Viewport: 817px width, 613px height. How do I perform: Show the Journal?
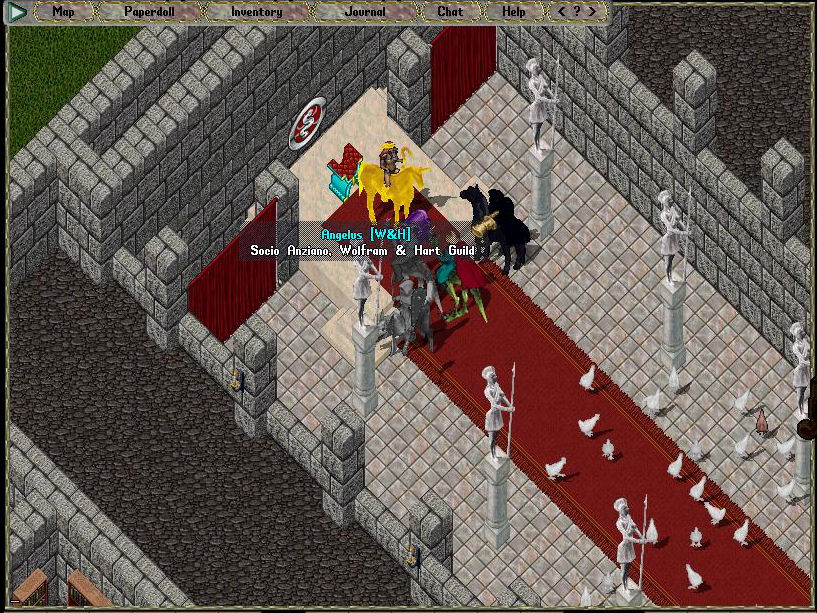coord(365,12)
